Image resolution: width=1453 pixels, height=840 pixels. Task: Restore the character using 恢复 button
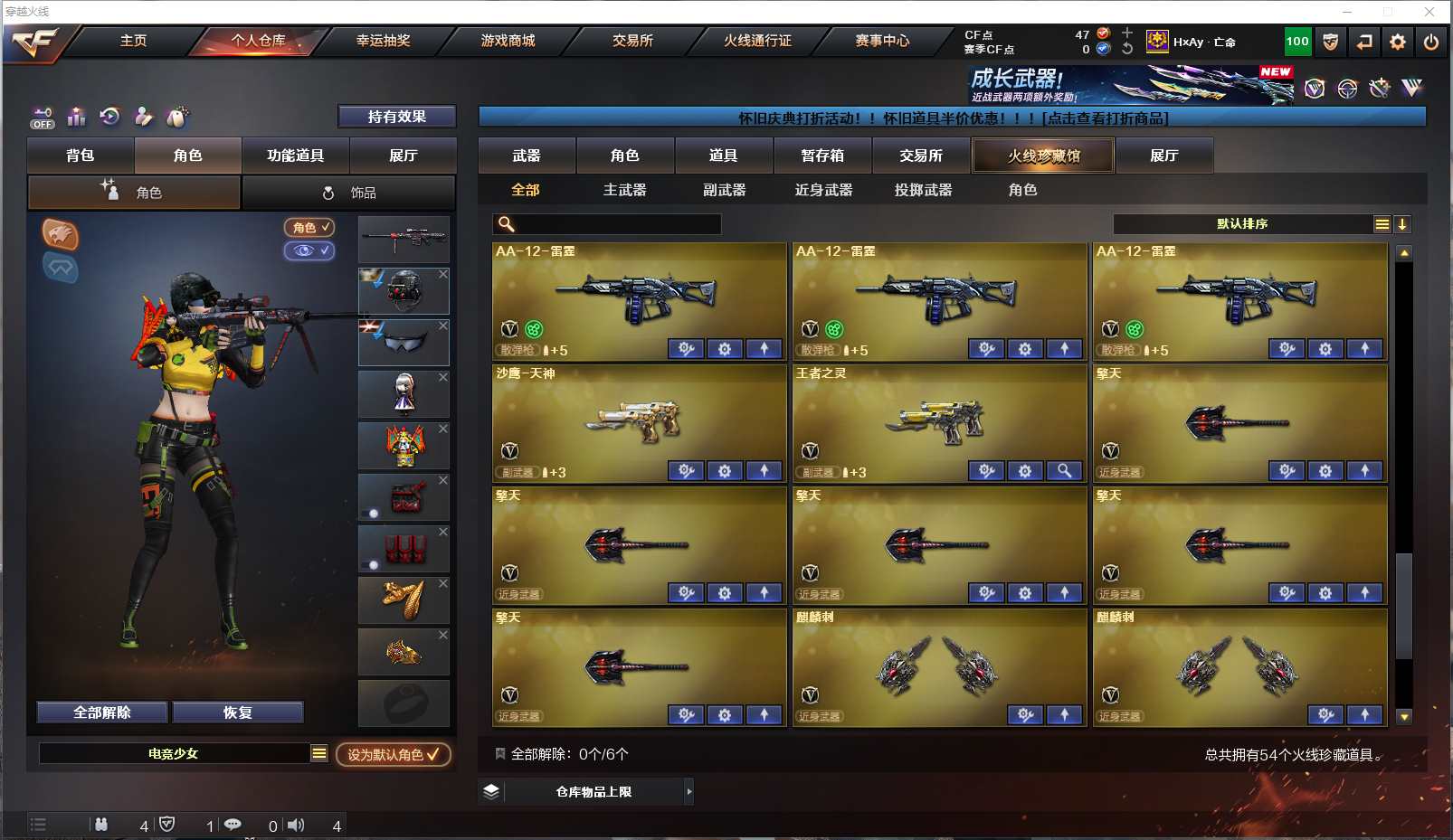coord(237,713)
